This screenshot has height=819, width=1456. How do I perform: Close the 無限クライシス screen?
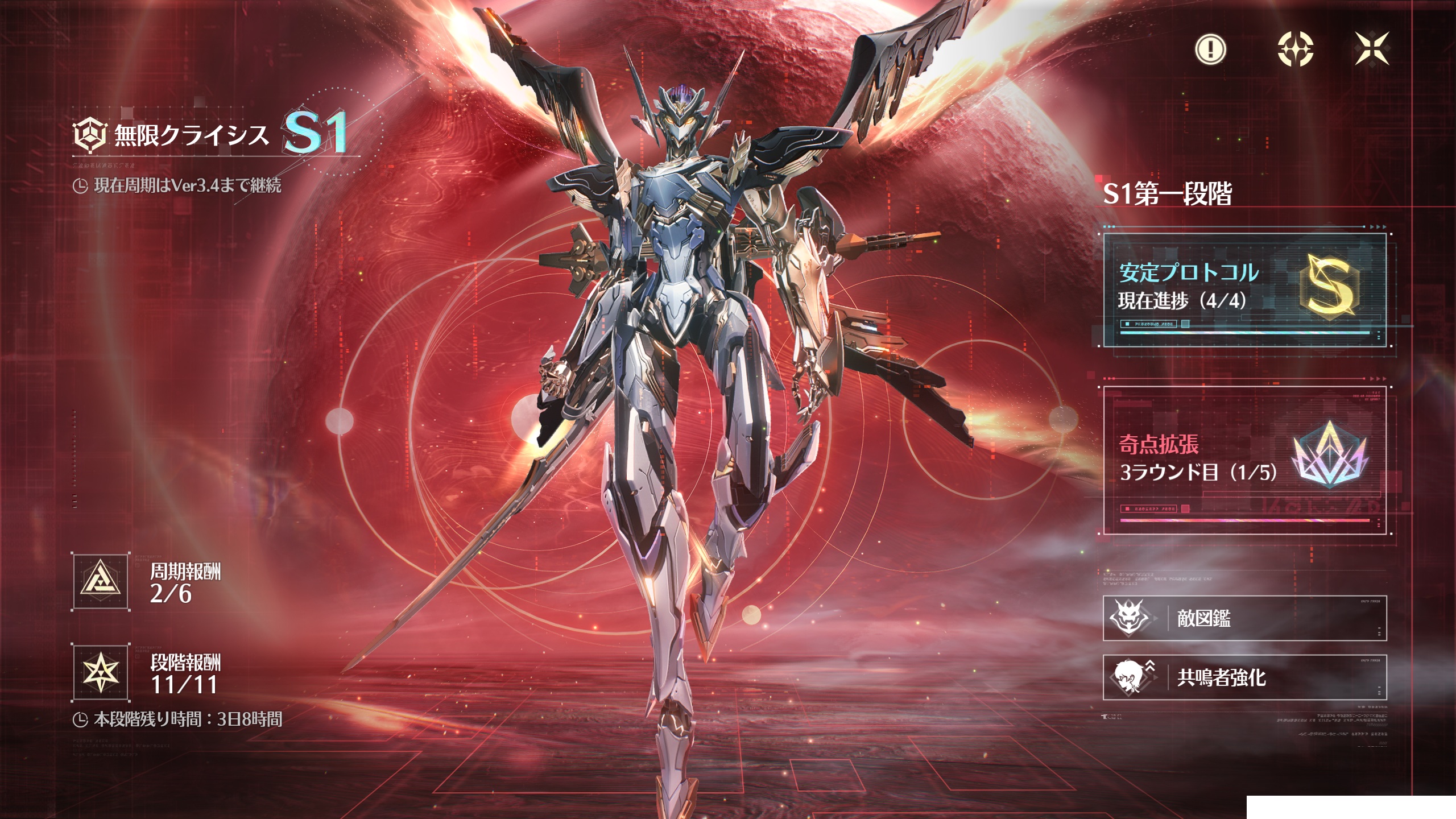(x=1372, y=49)
